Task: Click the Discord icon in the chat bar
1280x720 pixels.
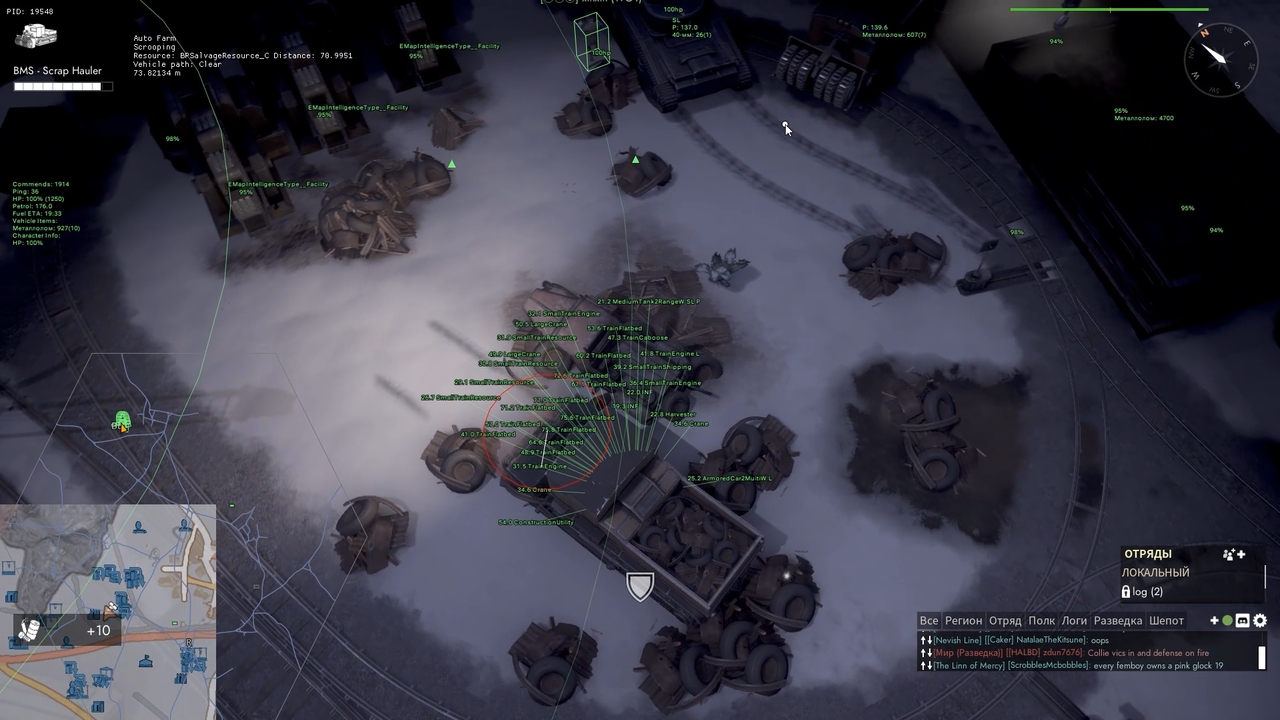Action: (x=1243, y=621)
